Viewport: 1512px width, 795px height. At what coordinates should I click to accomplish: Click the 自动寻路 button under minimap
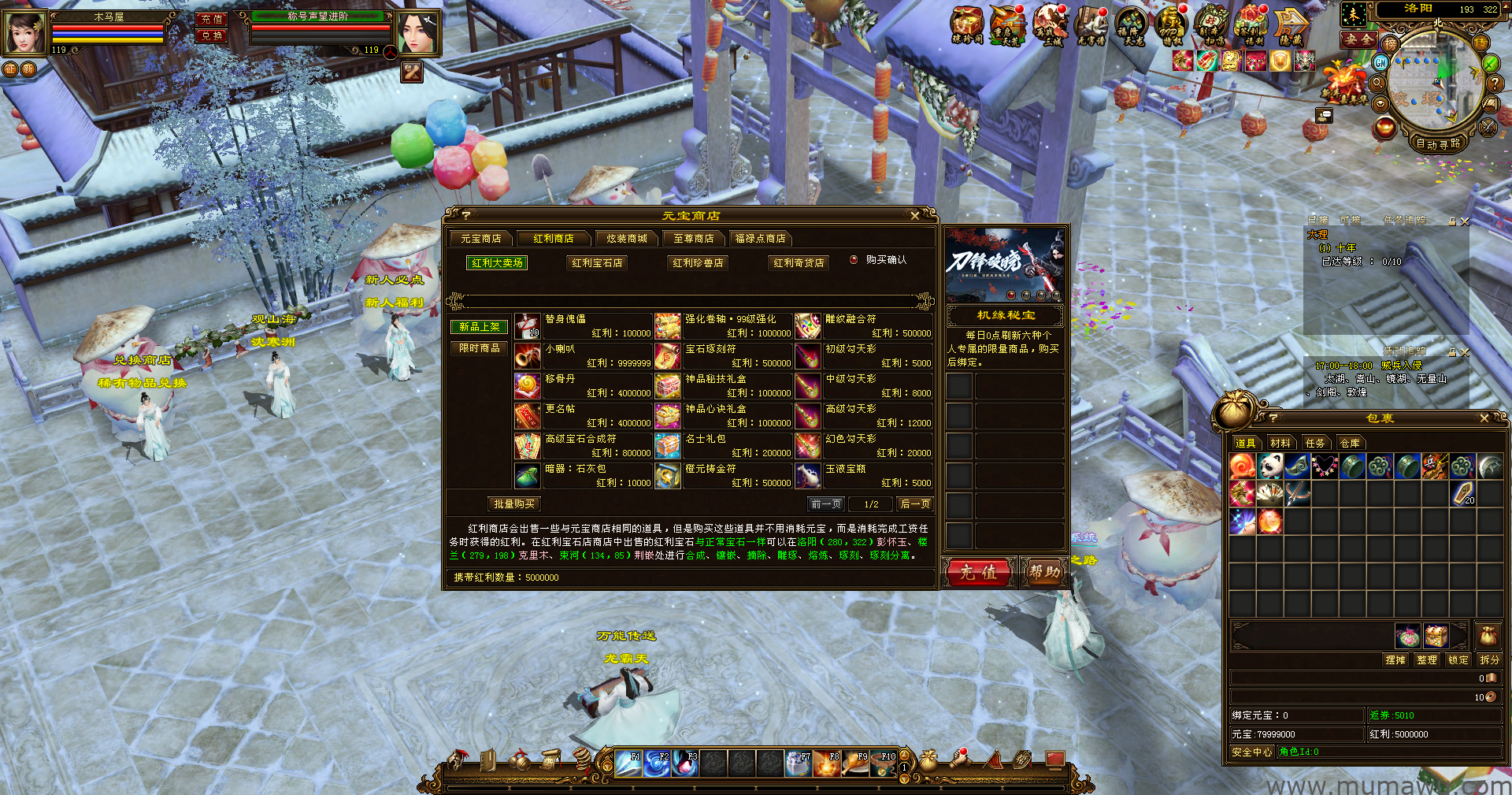[x=1438, y=144]
